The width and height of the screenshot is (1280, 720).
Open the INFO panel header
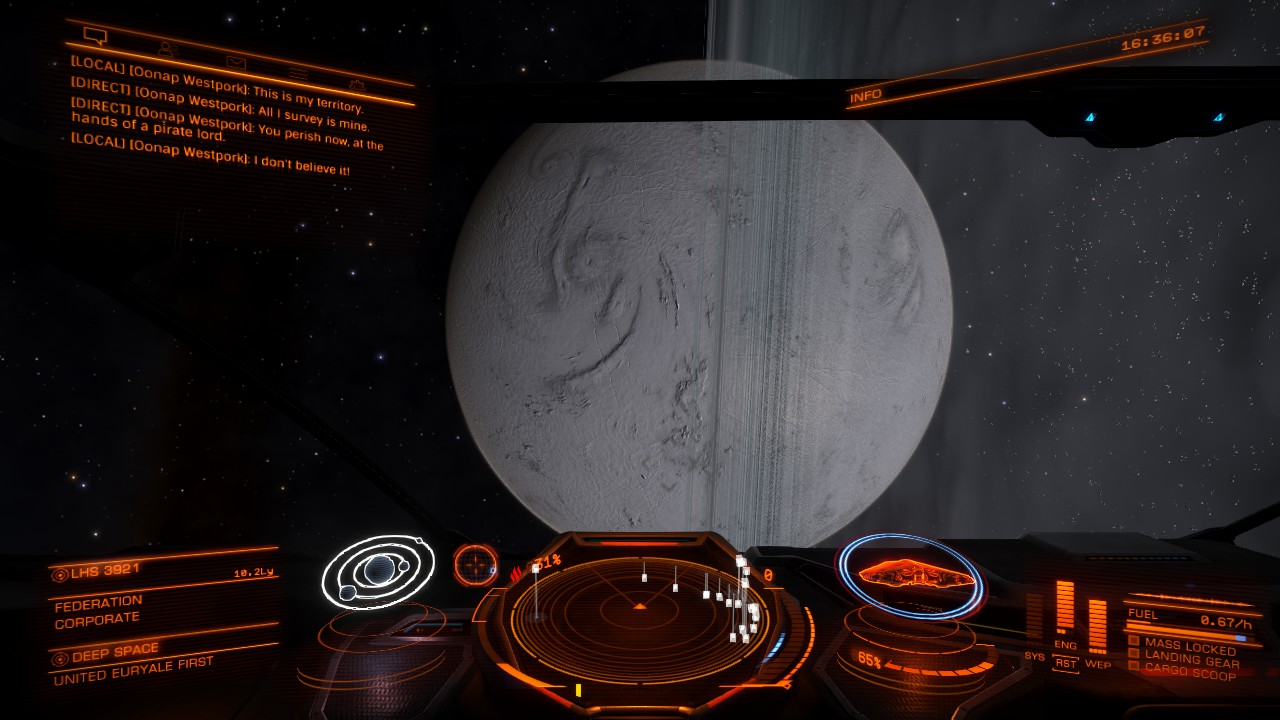[x=866, y=96]
